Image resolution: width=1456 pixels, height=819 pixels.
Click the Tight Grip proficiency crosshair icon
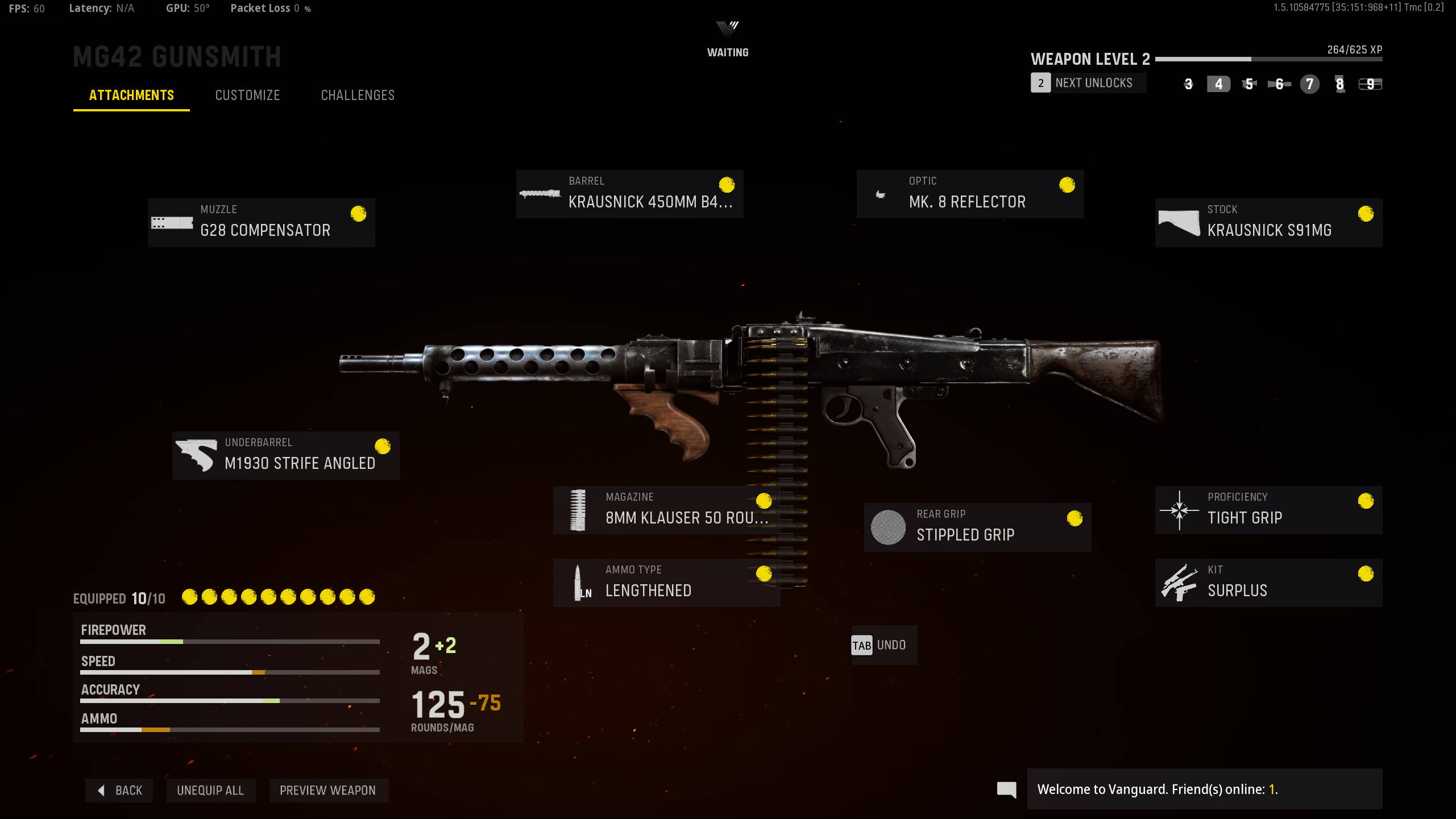click(1179, 510)
